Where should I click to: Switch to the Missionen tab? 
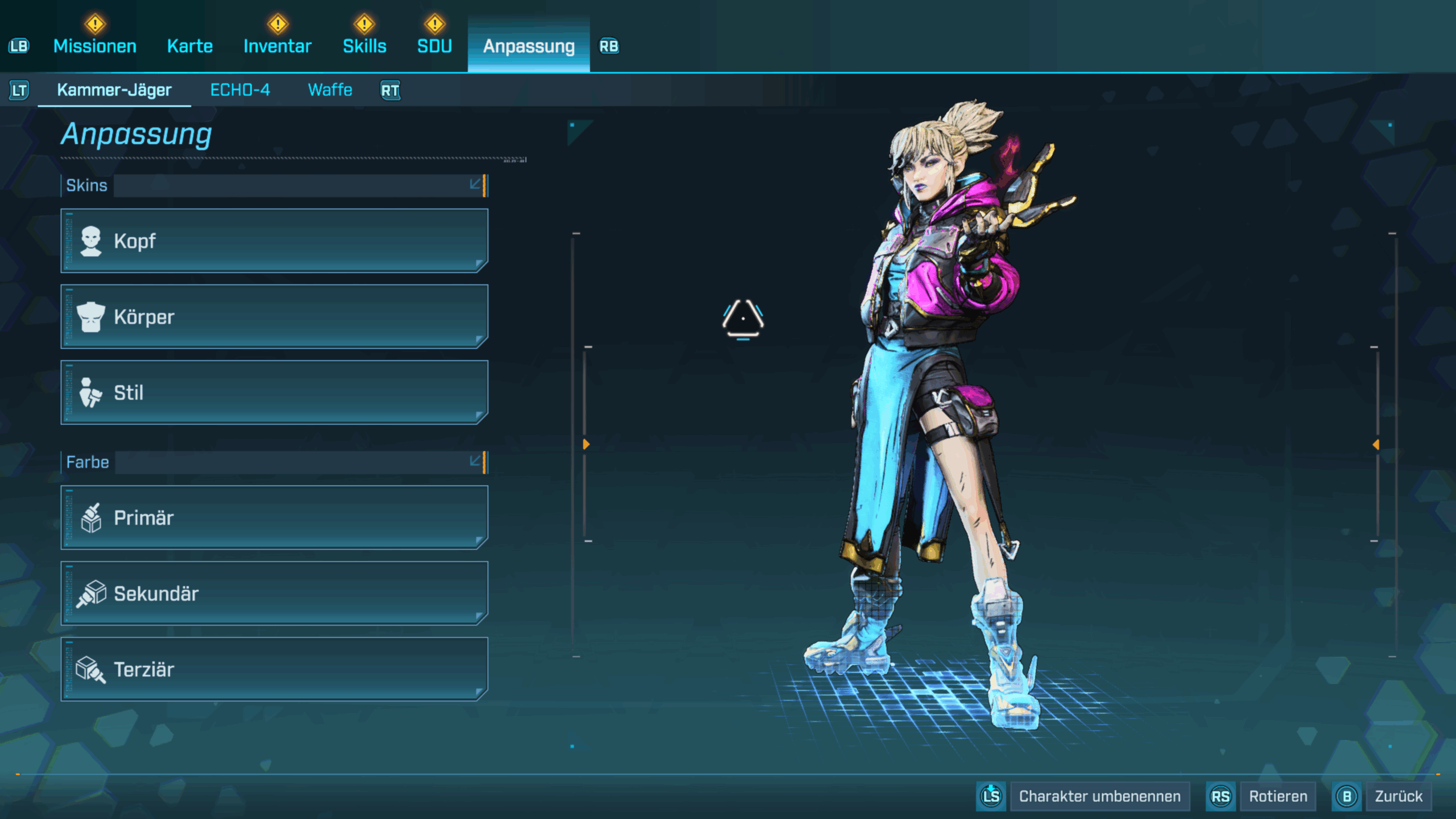95,46
